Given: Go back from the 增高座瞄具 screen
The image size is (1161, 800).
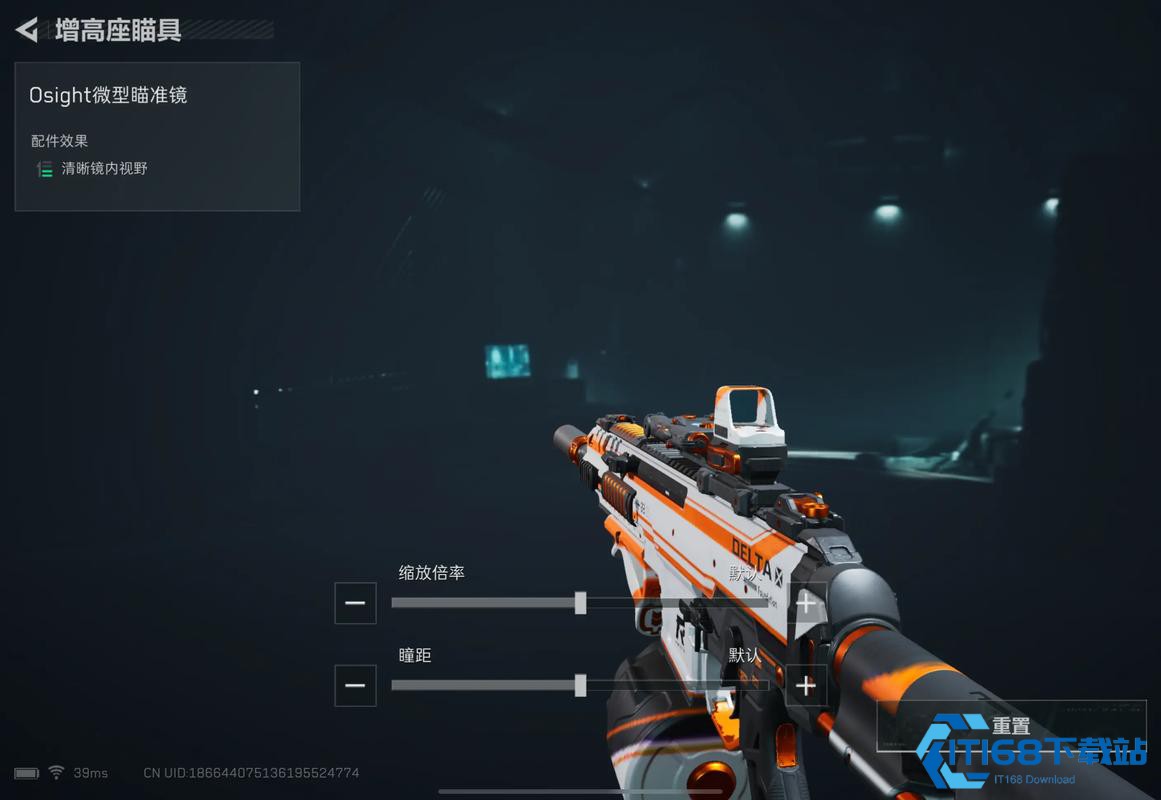Looking at the screenshot, I should pyautogui.click(x=27, y=30).
